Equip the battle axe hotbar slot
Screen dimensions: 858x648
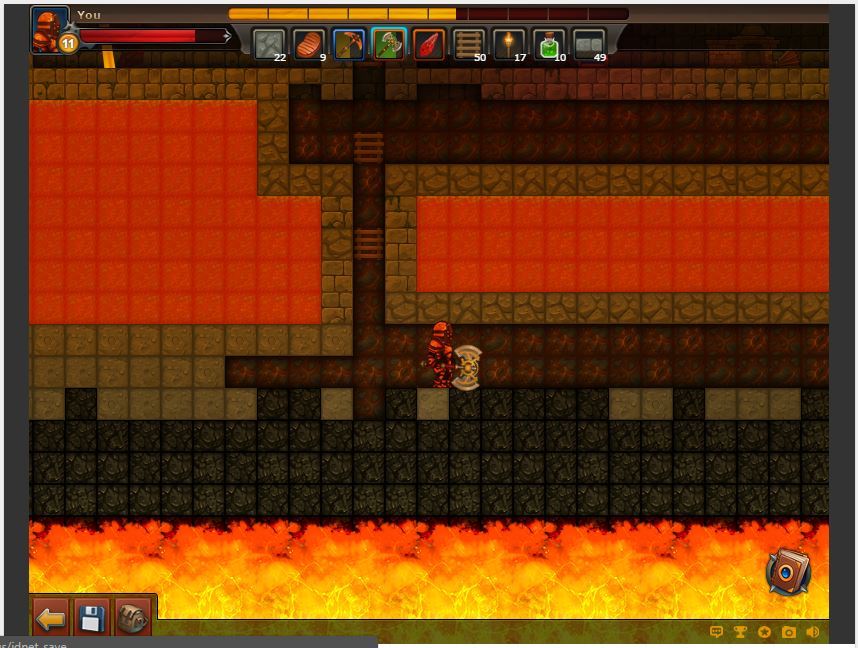click(389, 44)
